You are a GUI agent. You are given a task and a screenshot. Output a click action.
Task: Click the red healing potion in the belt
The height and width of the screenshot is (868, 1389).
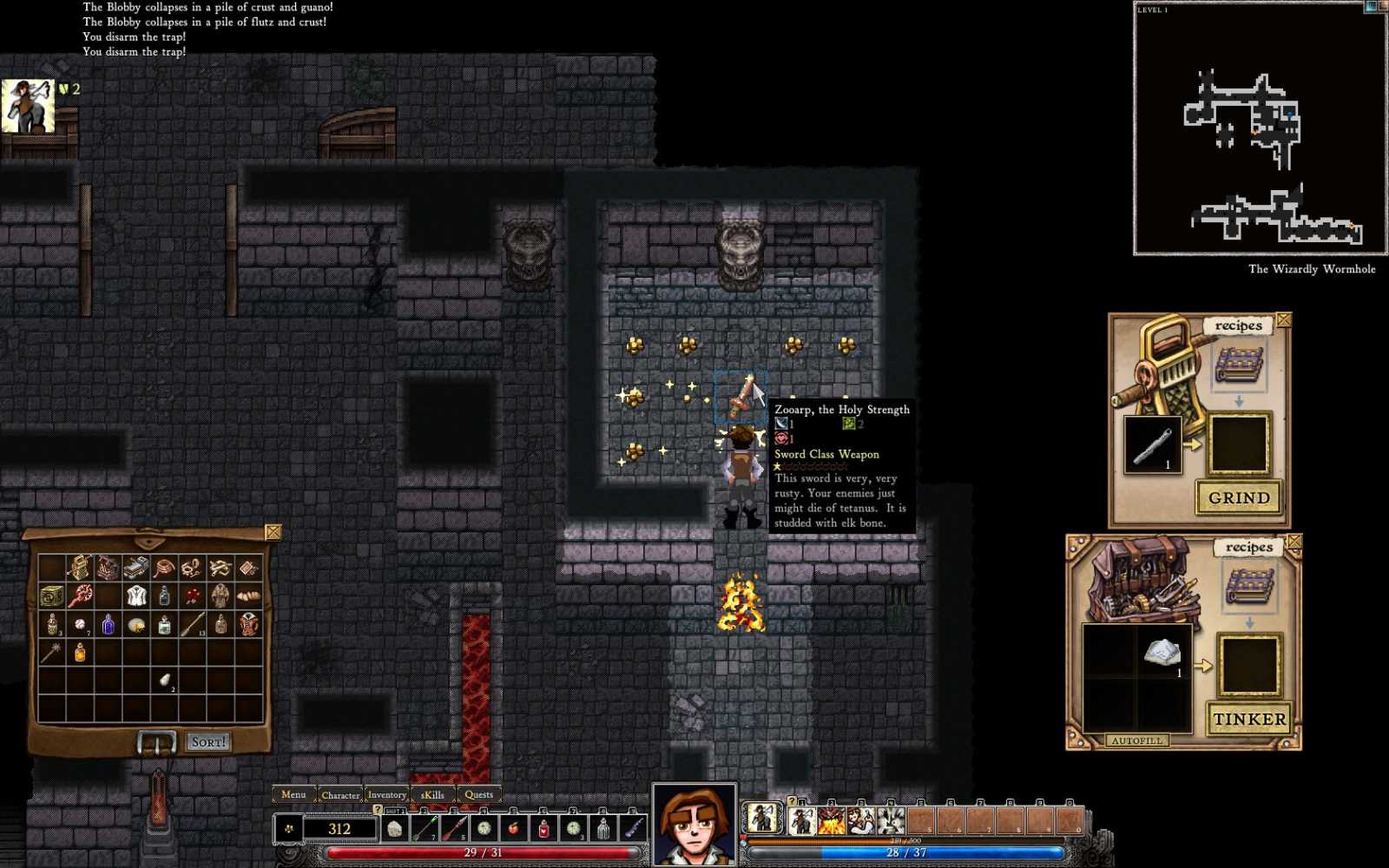(543, 829)
